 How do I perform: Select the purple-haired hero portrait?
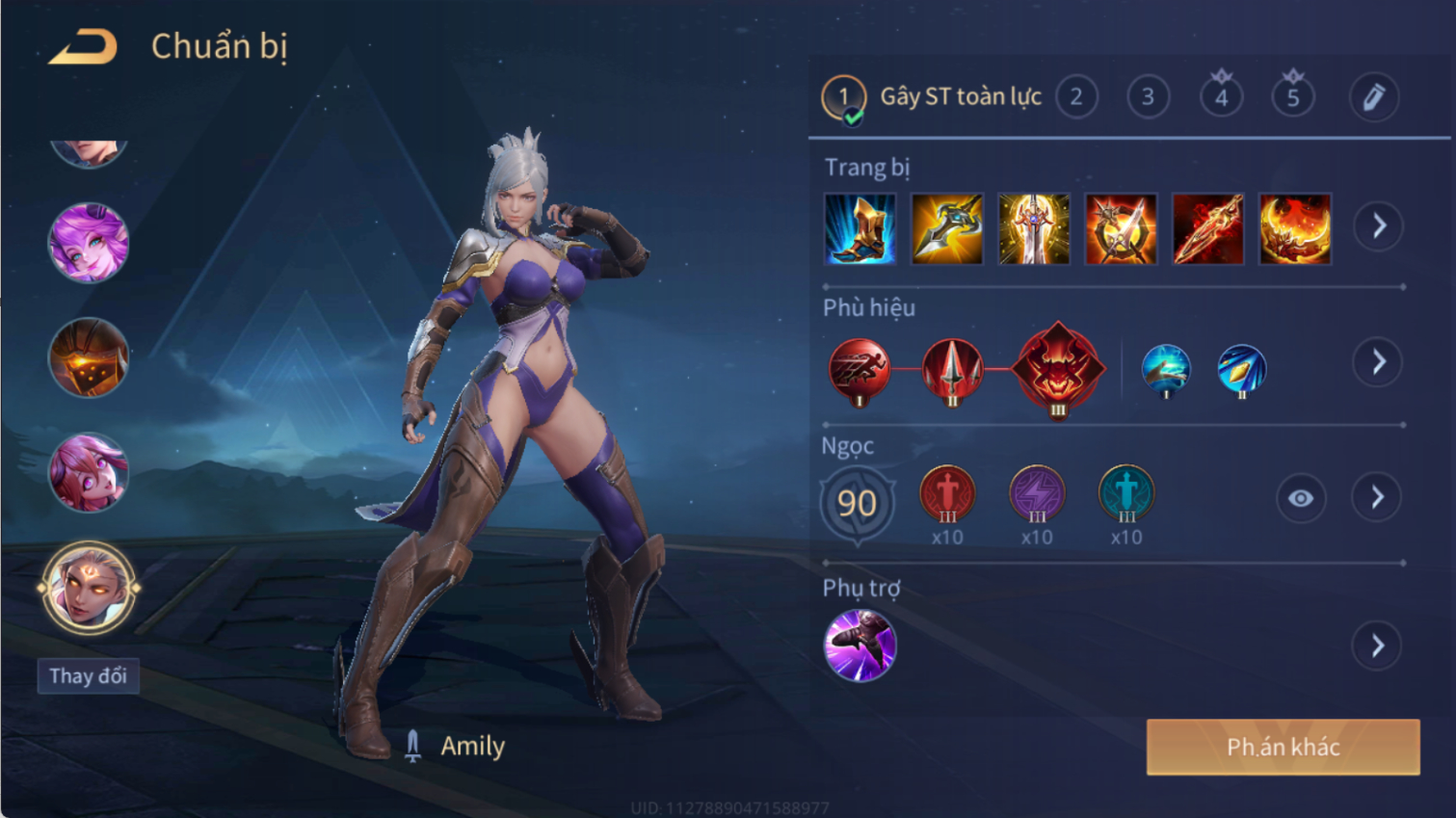[88, 243]
